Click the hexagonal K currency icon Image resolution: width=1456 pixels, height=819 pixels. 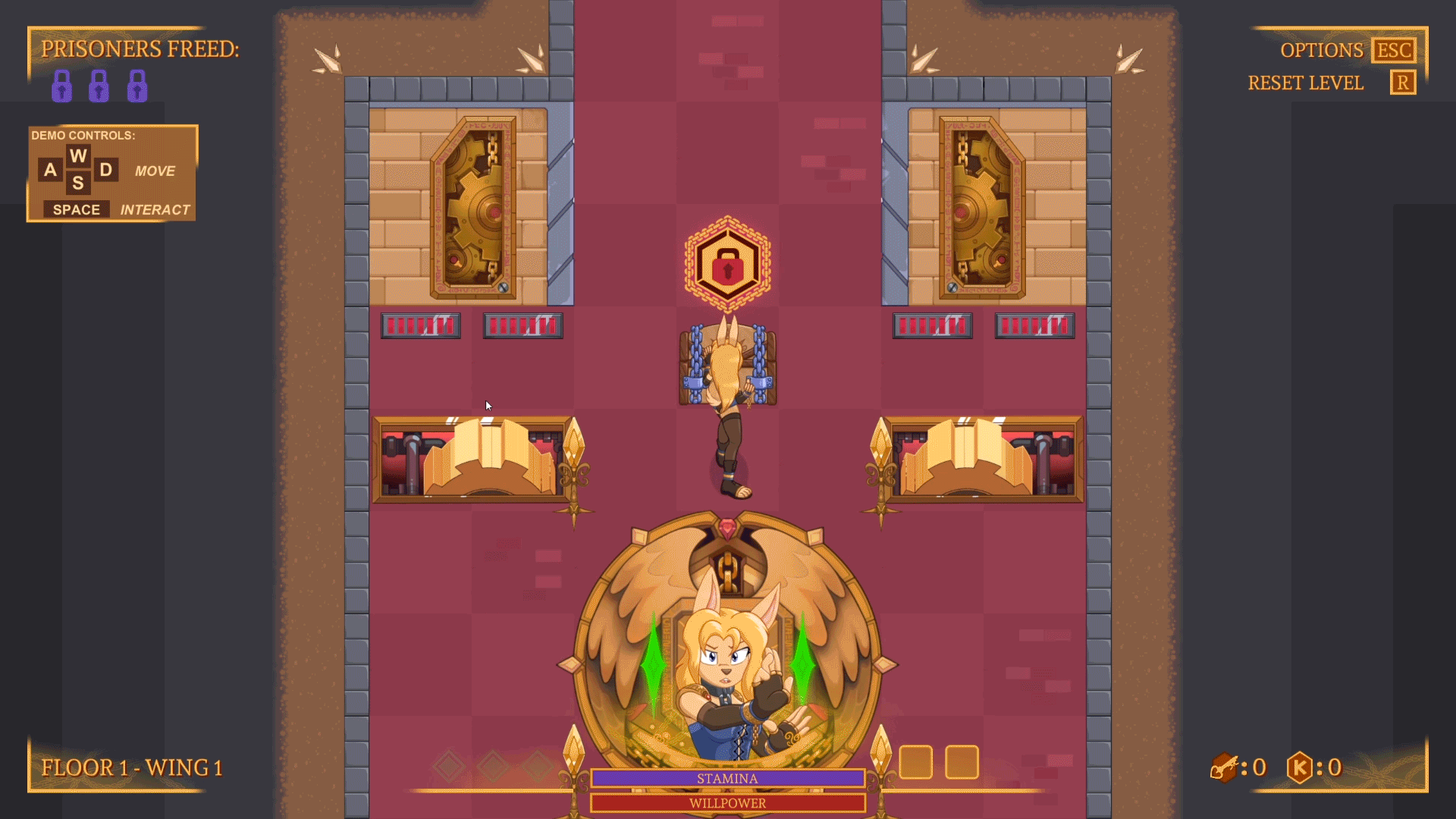point(1301,767)
